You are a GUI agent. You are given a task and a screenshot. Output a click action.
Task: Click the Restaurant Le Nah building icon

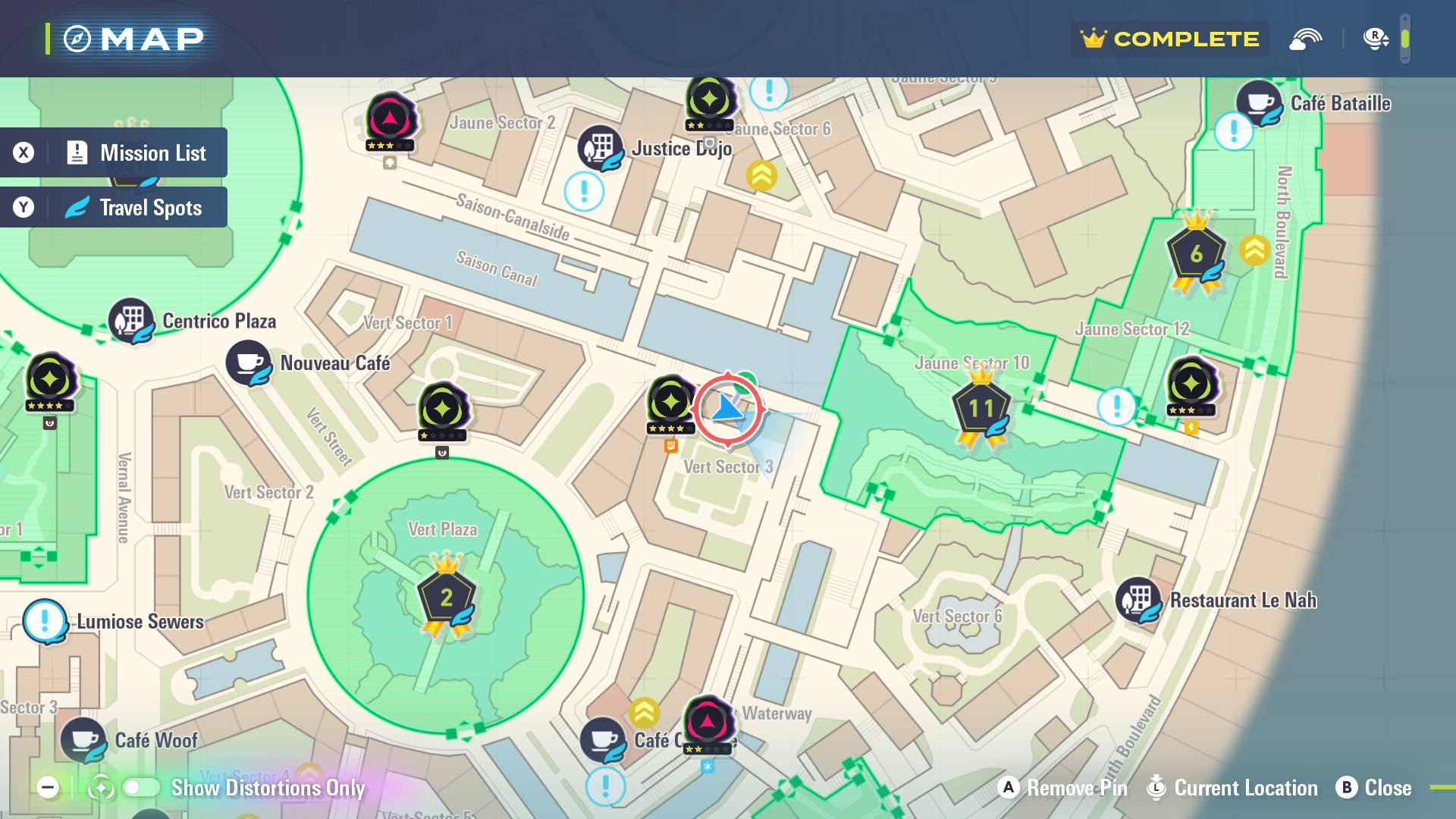pos(1137,600)
